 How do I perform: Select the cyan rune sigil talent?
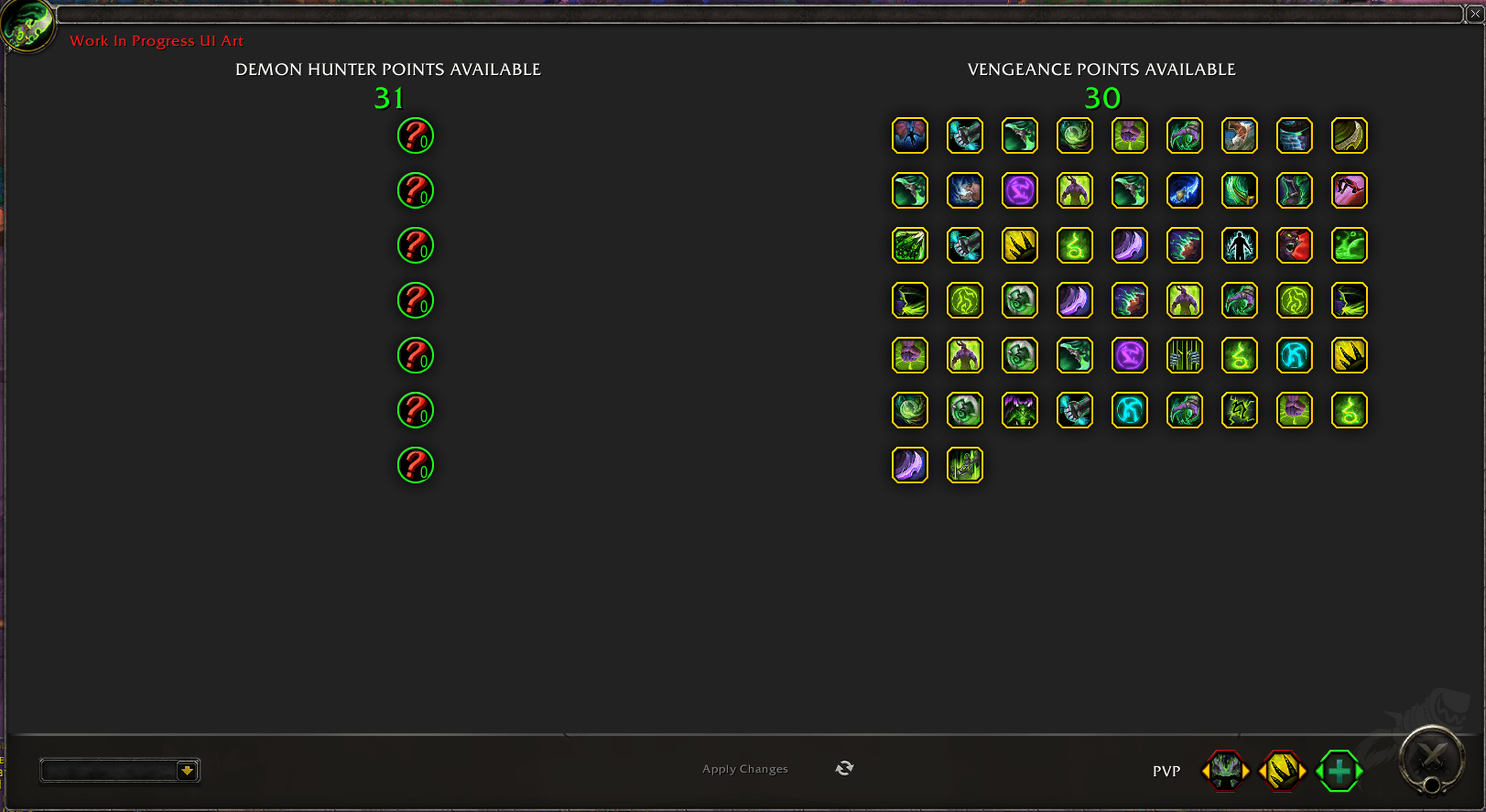point(1294,355)
